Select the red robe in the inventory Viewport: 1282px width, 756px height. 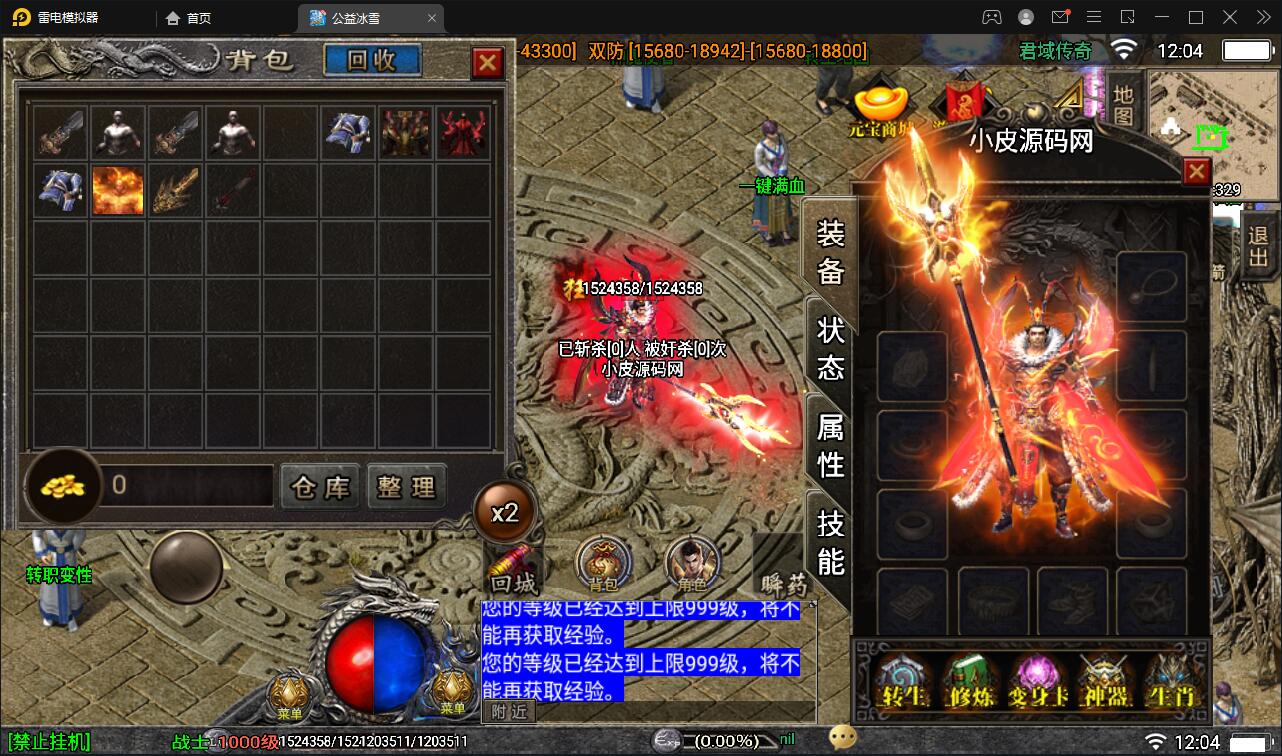pos(462,133)
